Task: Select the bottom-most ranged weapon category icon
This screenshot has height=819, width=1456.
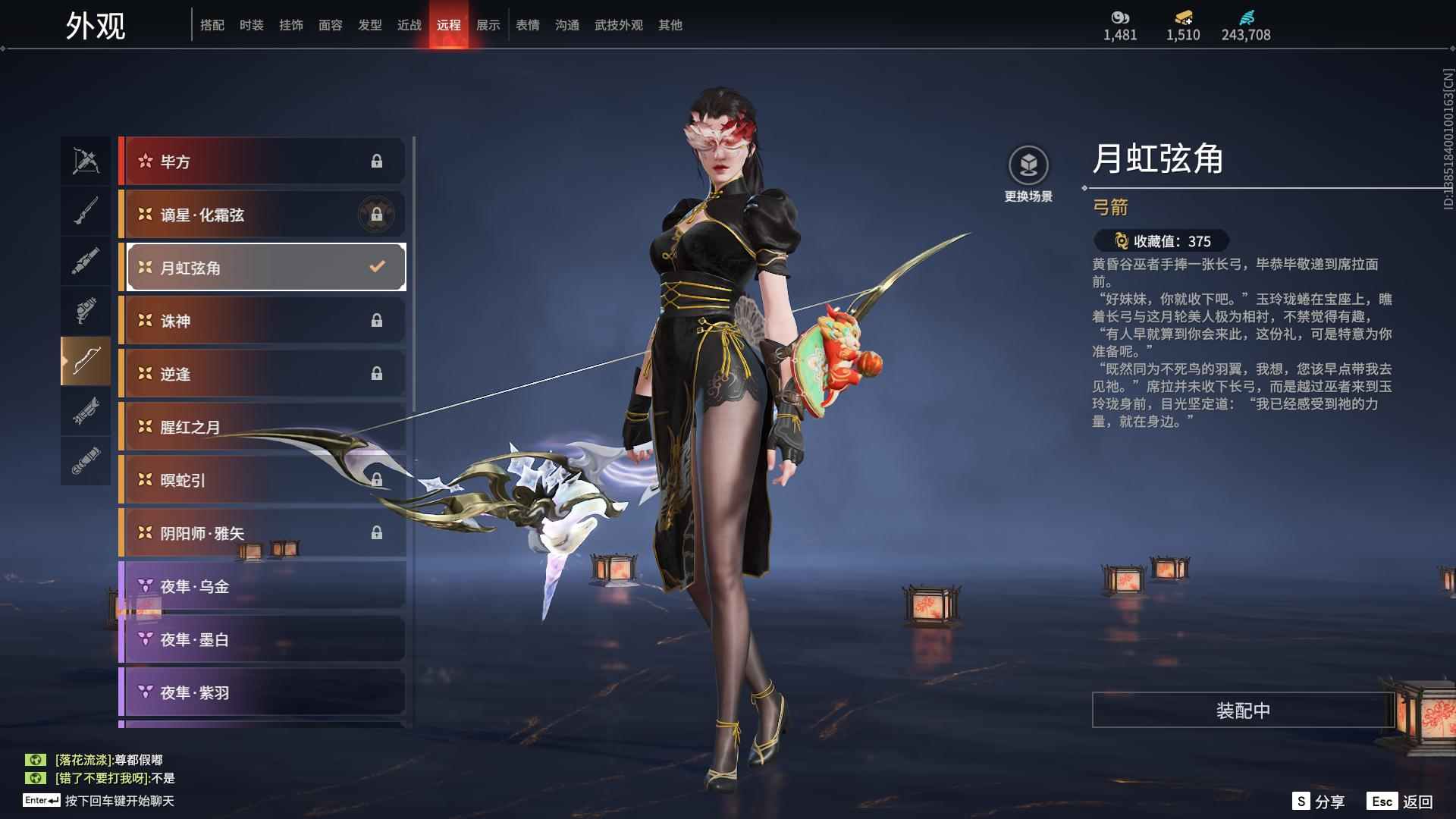Action: click(86, 462)
